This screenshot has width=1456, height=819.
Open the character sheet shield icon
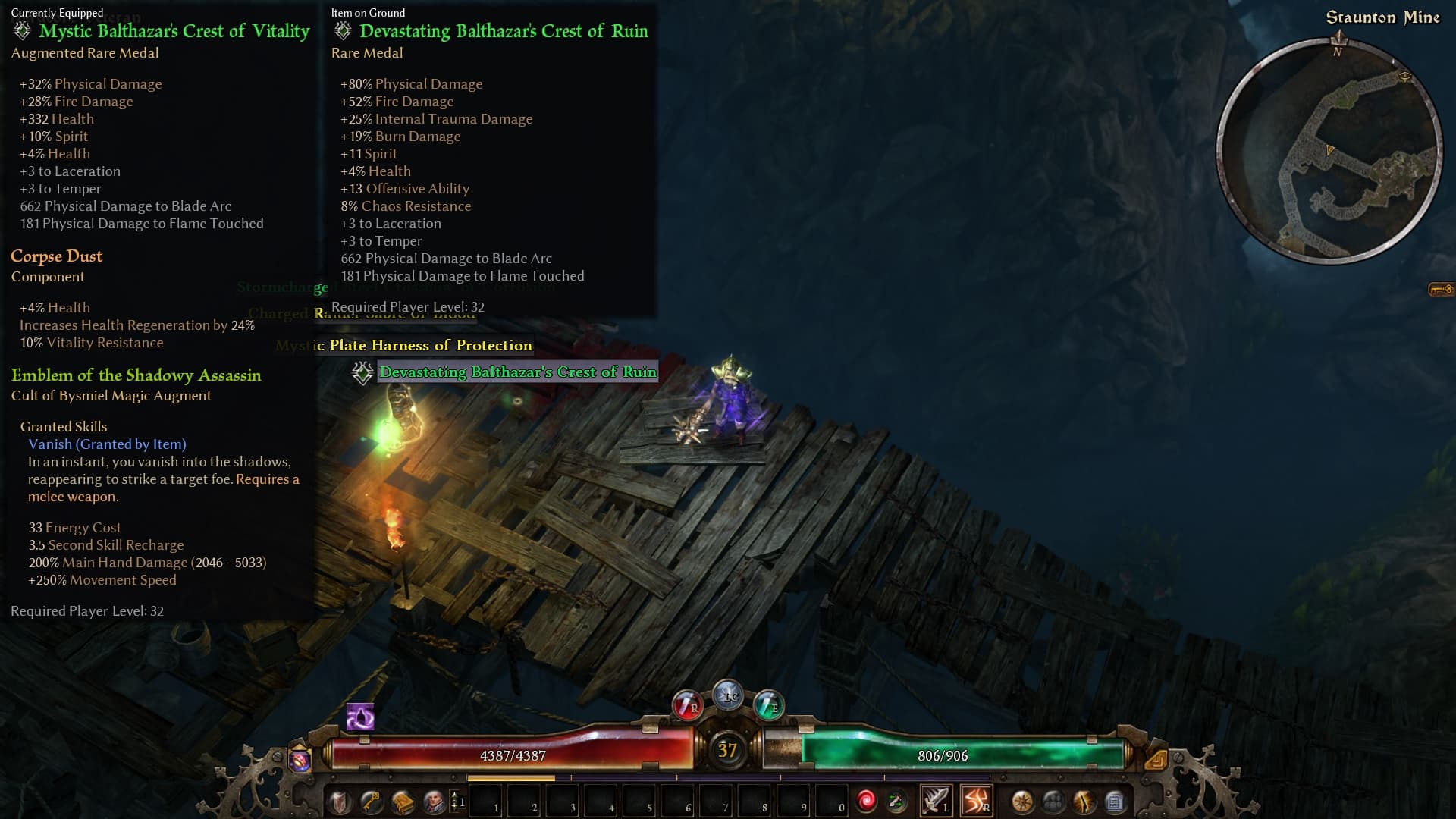(x=339, y=801)
